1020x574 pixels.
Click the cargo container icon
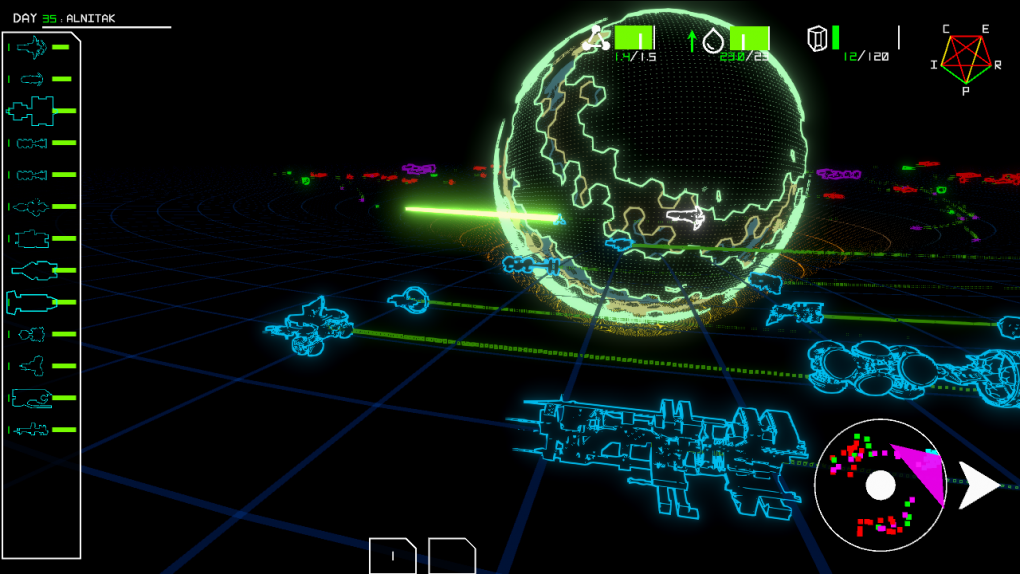(x=818, y=39)
